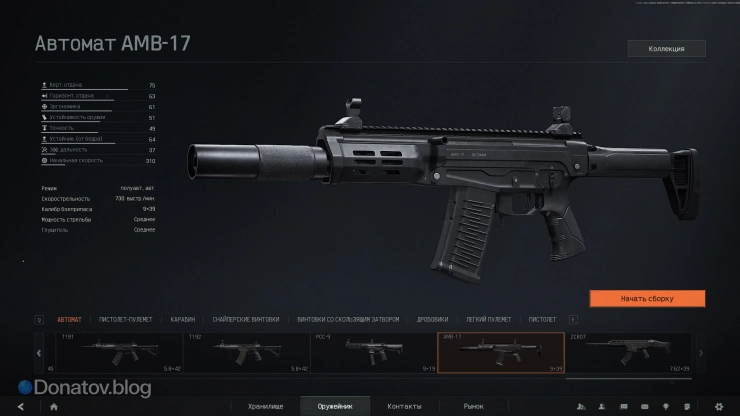Click the back arrow in bottom bar
The width and height of the screenshot is (740, 416).
(x=20, y=406)
